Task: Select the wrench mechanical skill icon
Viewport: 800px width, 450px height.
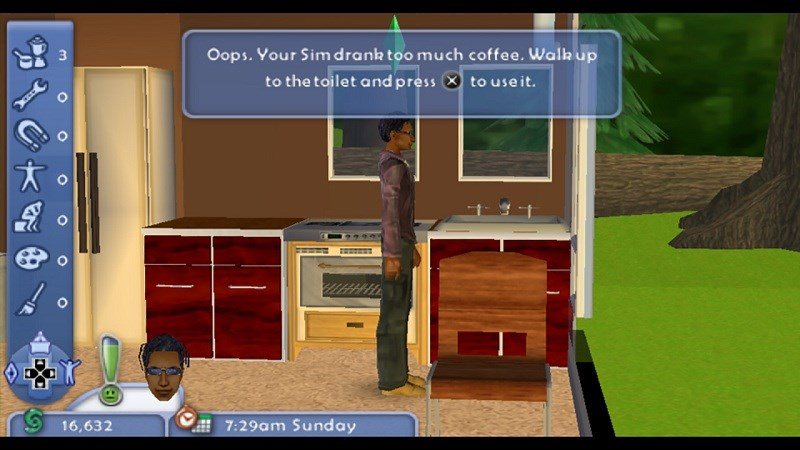Action: 31,94
